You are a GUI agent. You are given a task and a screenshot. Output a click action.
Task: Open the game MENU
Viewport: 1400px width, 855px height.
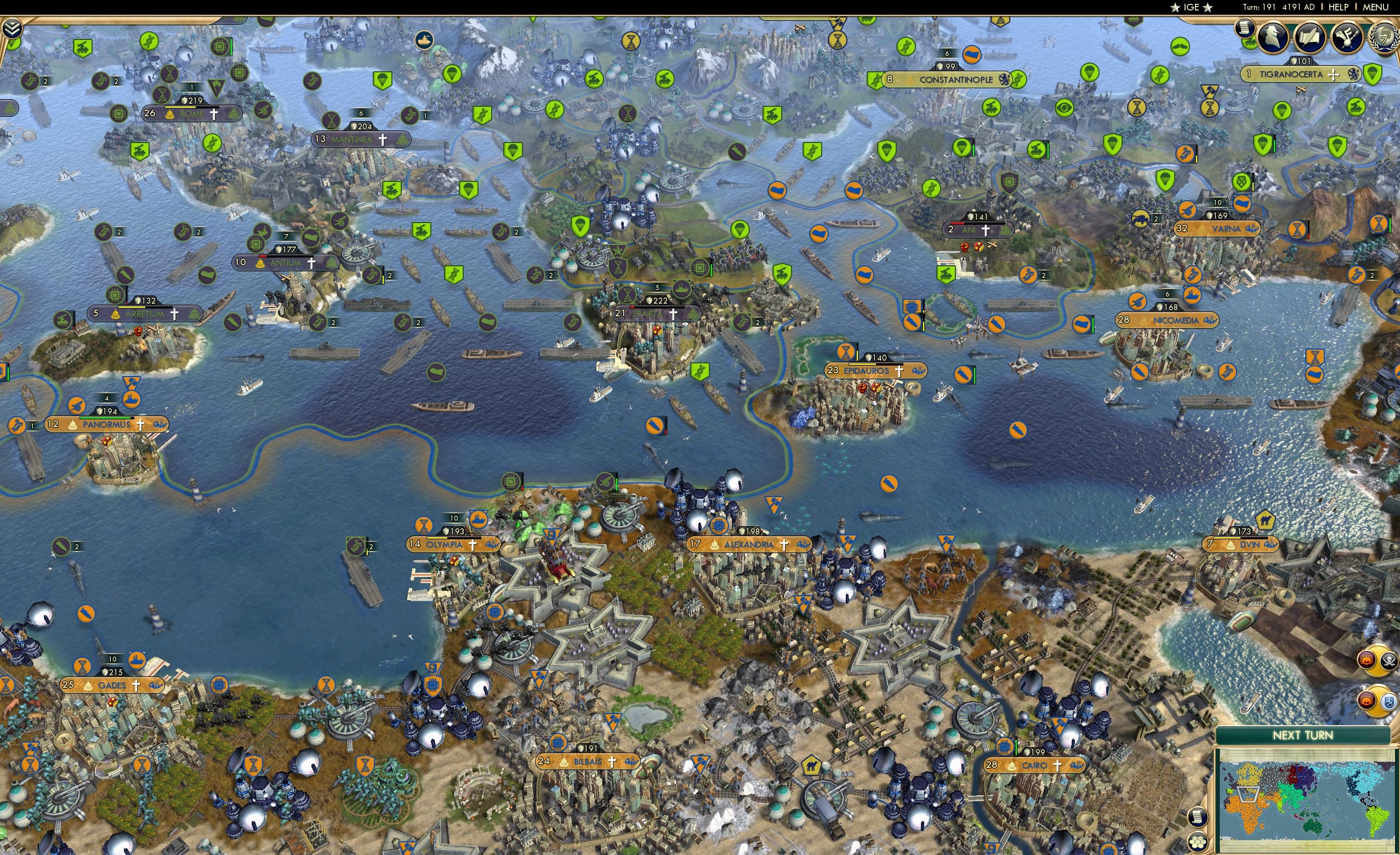point(1375,7)
